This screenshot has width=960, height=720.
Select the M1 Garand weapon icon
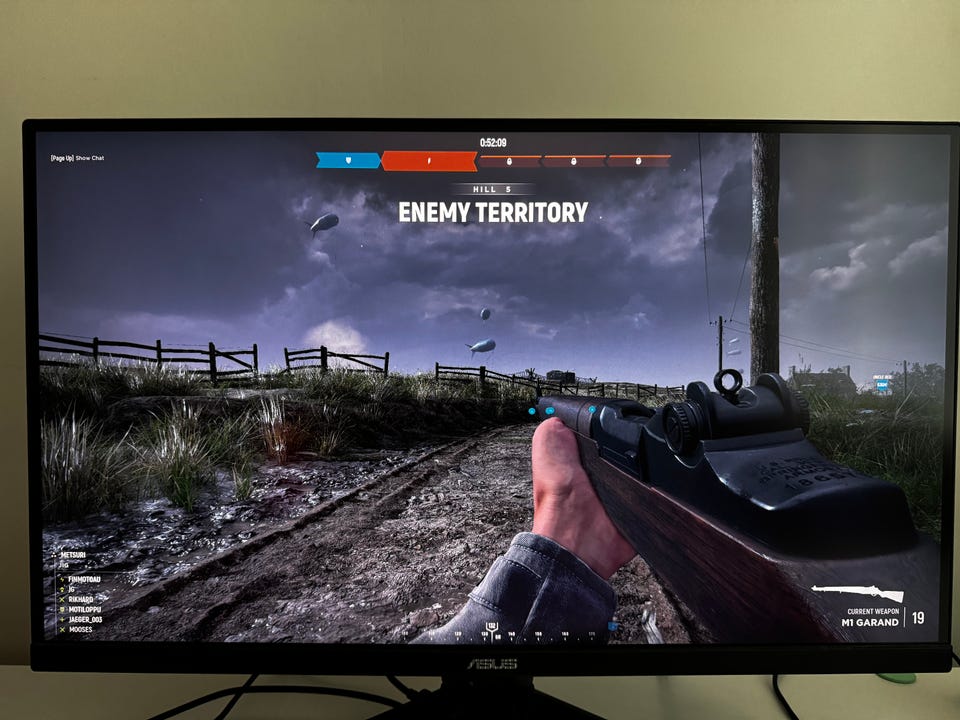tap(859, 593)
